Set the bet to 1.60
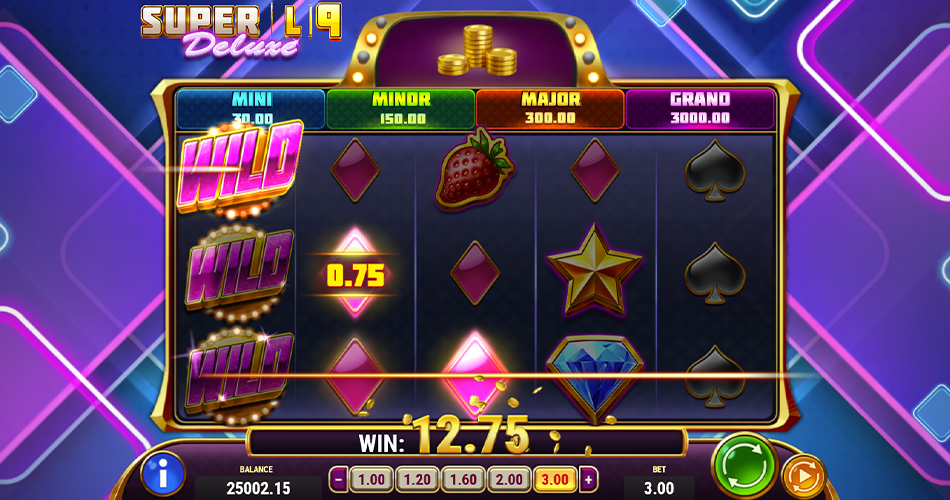 click(x=462, y=479)
